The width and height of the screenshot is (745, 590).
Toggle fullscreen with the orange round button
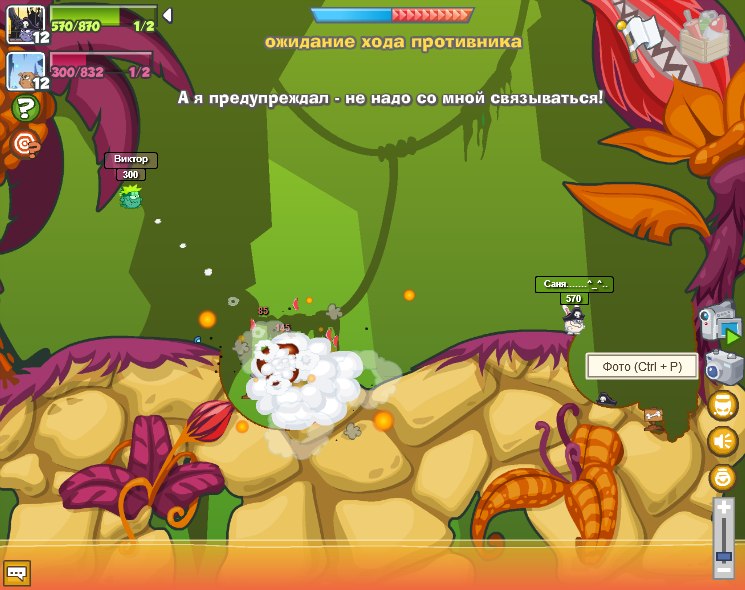pos(722,405)
